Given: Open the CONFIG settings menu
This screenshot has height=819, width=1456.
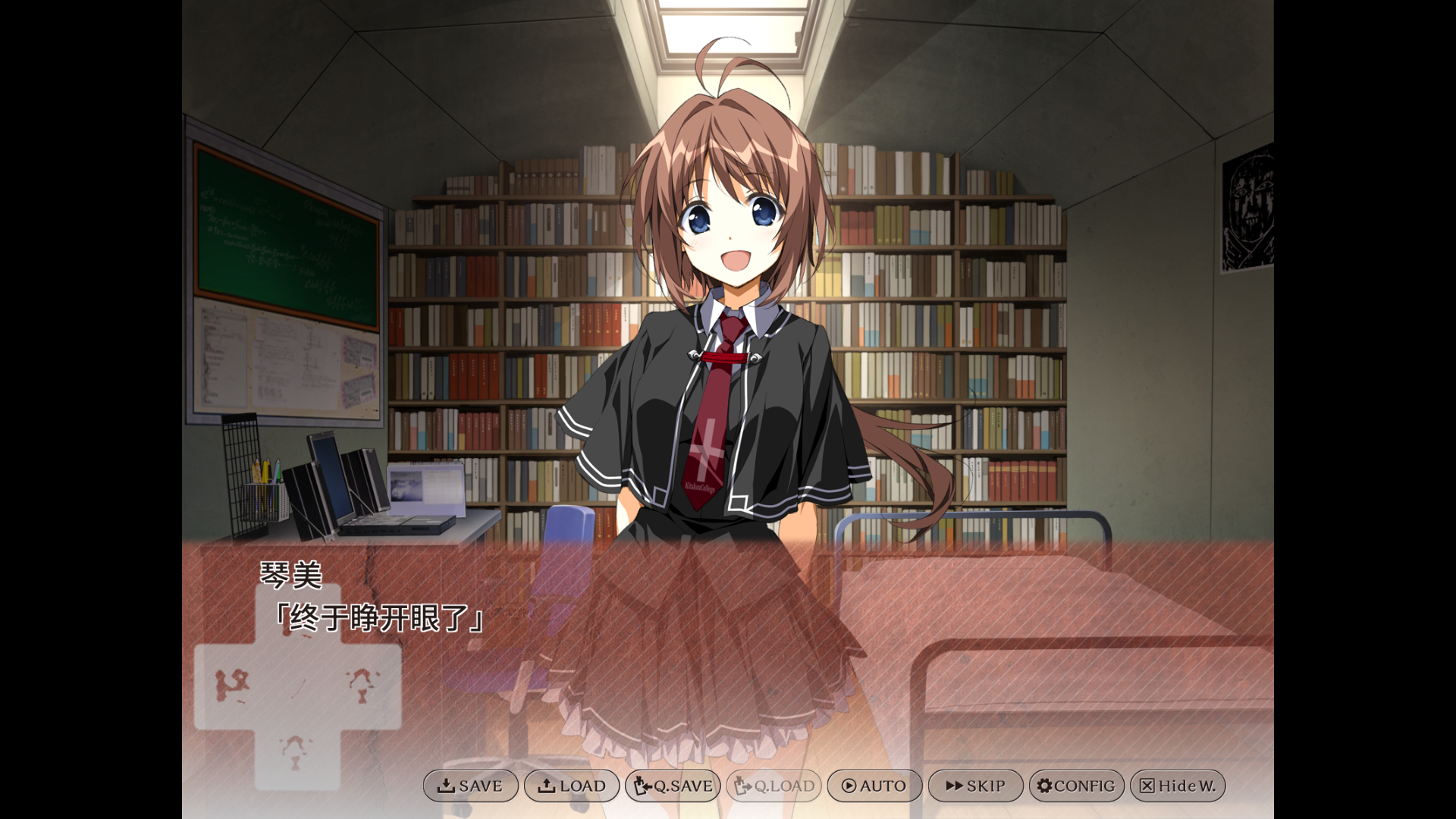Looking at the screenshot, I should (x=1076, y=786).
